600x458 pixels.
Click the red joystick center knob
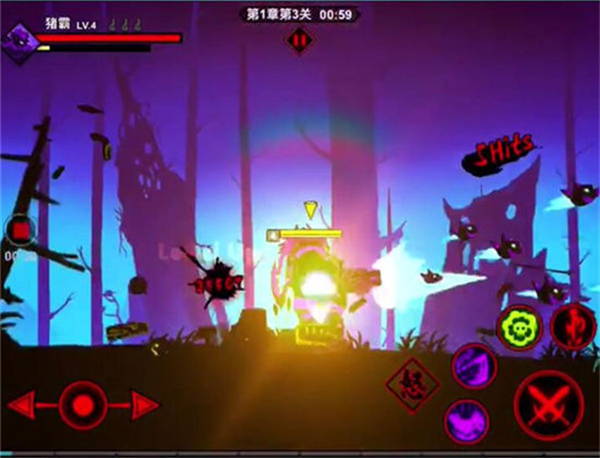pyautogui.click(x=83, y=405)
